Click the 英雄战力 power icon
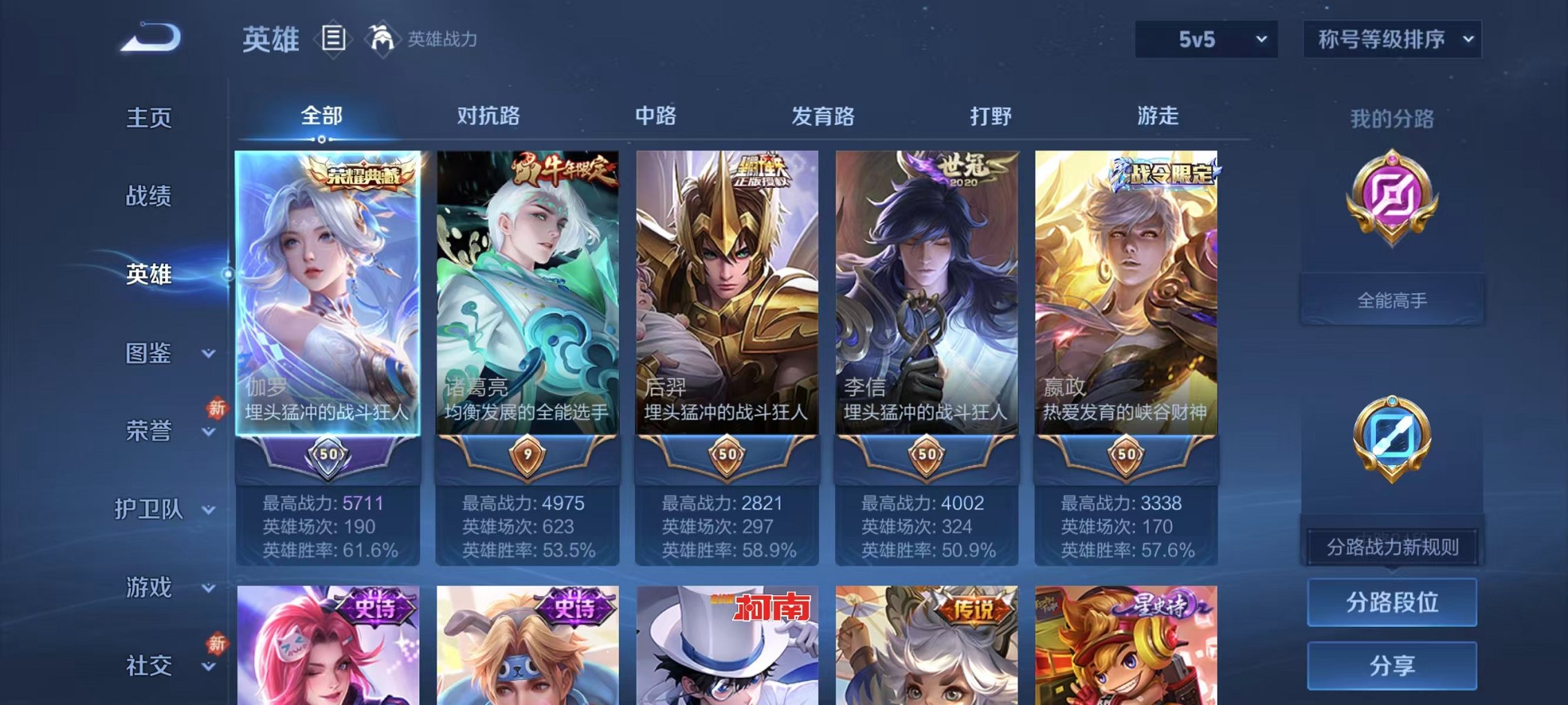Viewport: 1568px width, 705px height. [x=383, y=39]
